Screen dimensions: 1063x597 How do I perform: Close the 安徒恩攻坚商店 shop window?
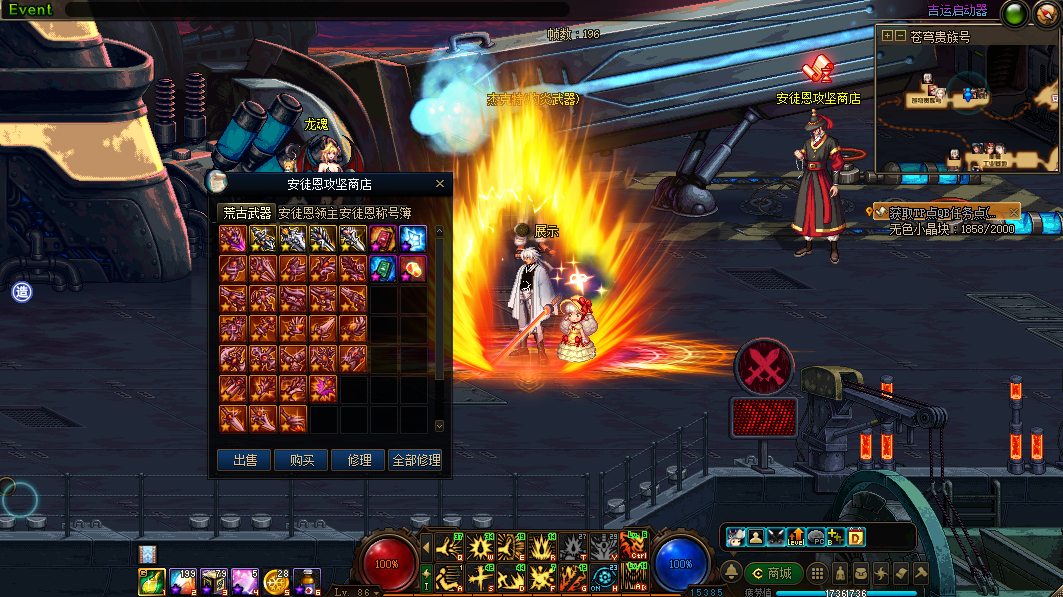(440, 184)
